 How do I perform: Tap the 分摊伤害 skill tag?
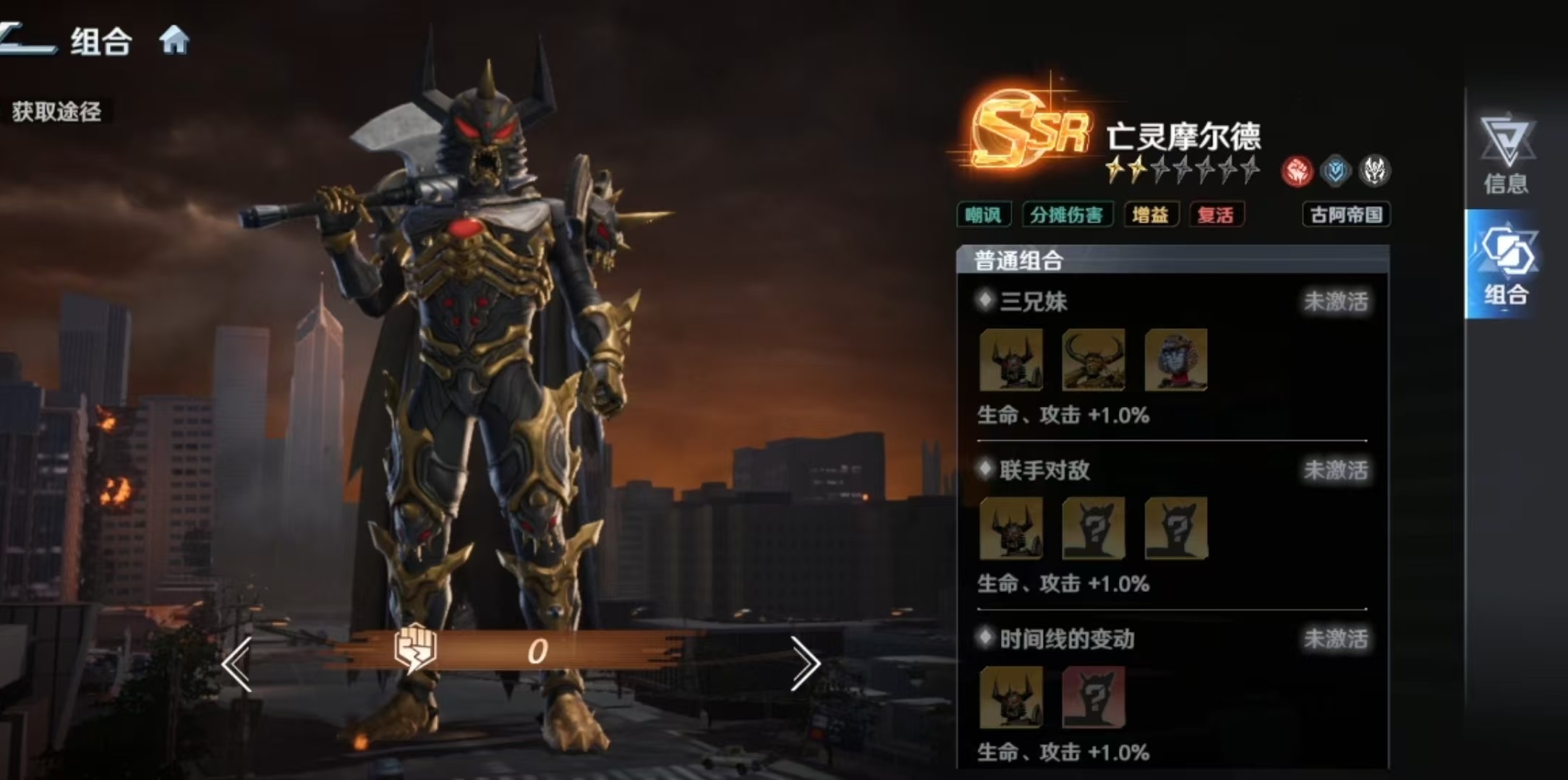1066,215
